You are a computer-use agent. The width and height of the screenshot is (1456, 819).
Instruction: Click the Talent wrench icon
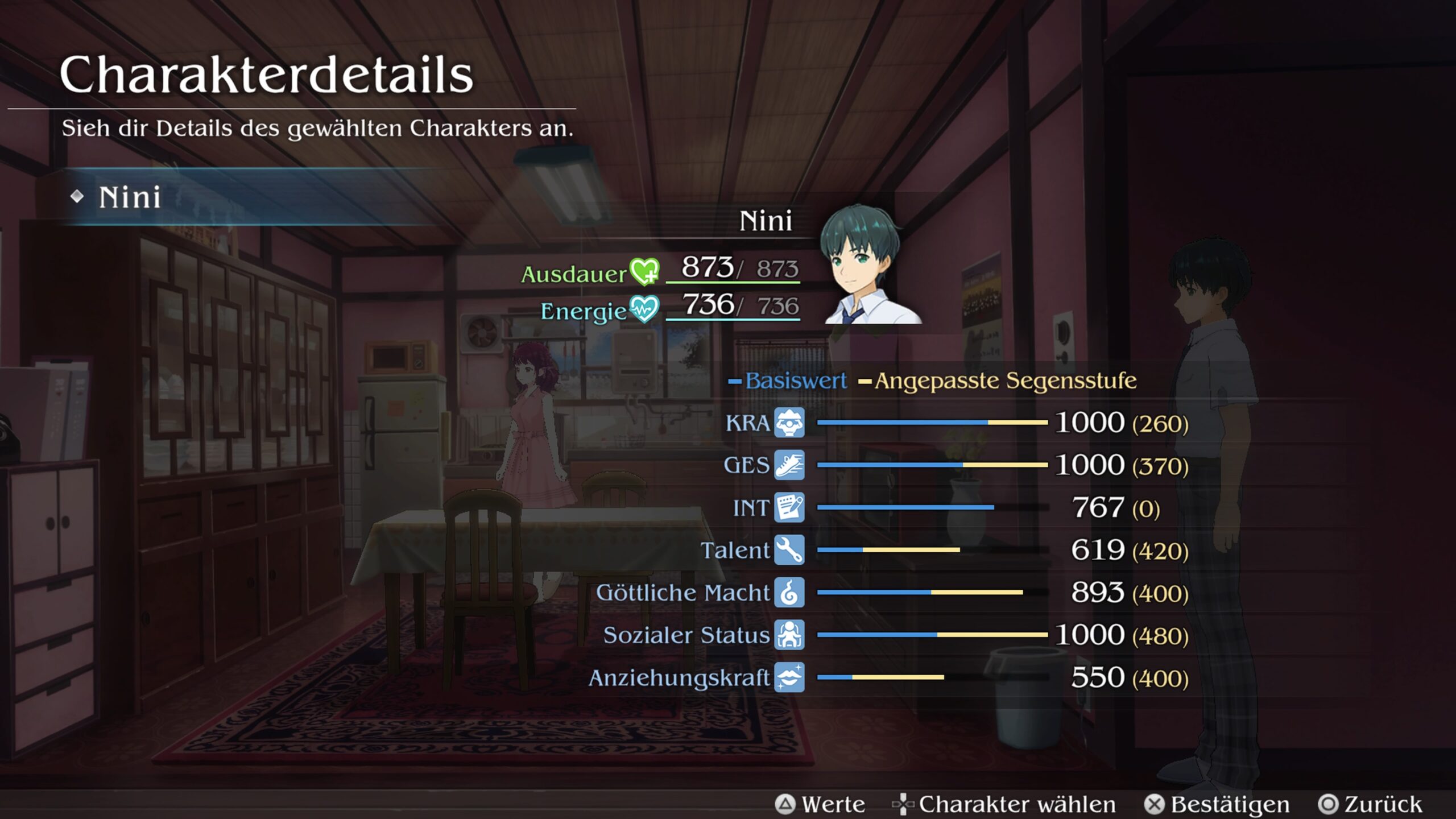(789, 550)
